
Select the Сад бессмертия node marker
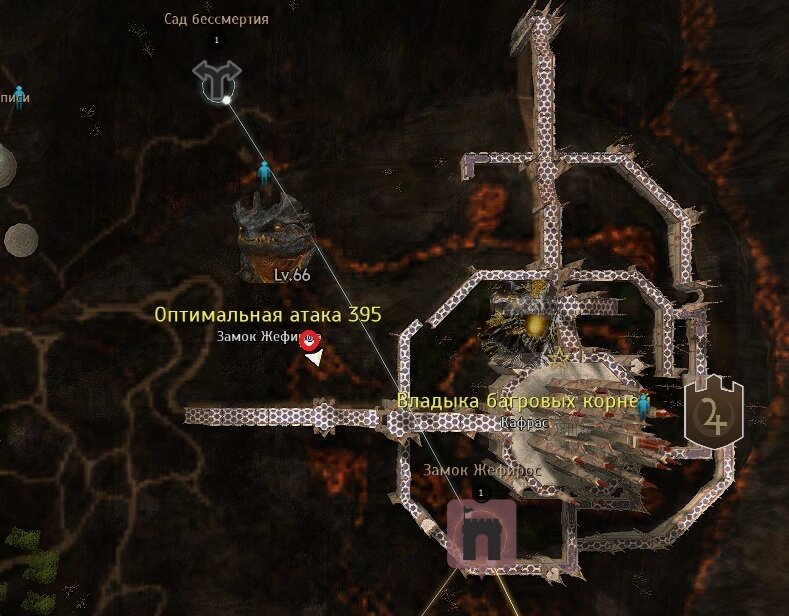pyautogui.click(x=215, y=80)
